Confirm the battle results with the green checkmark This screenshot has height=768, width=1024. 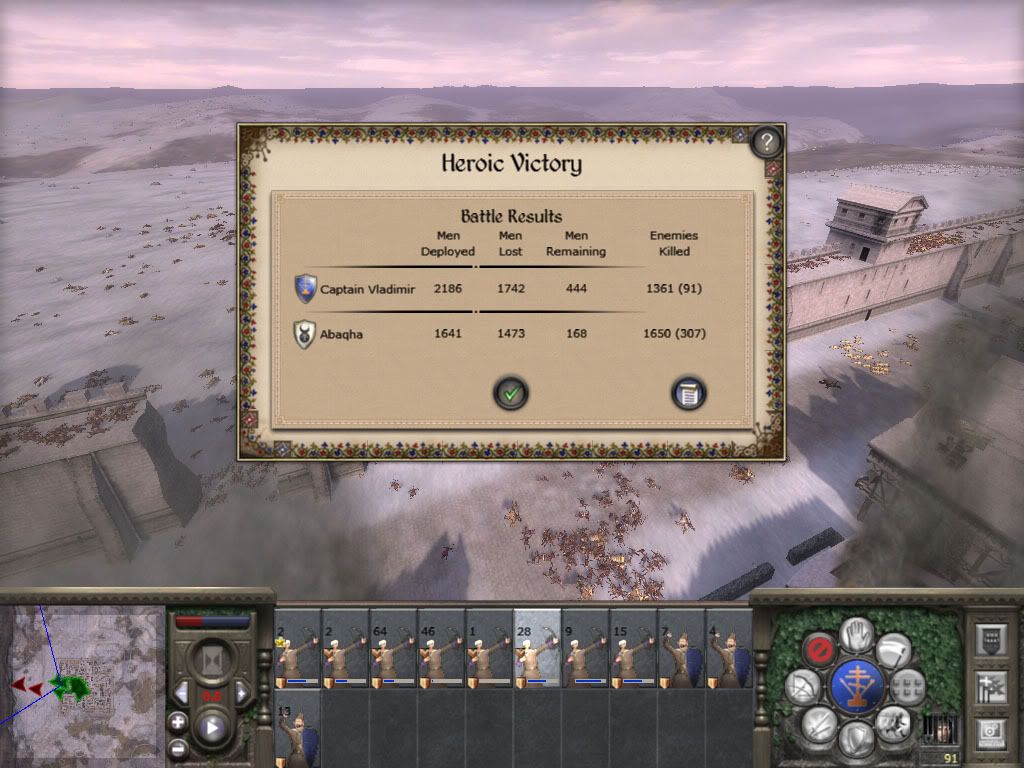511,393
